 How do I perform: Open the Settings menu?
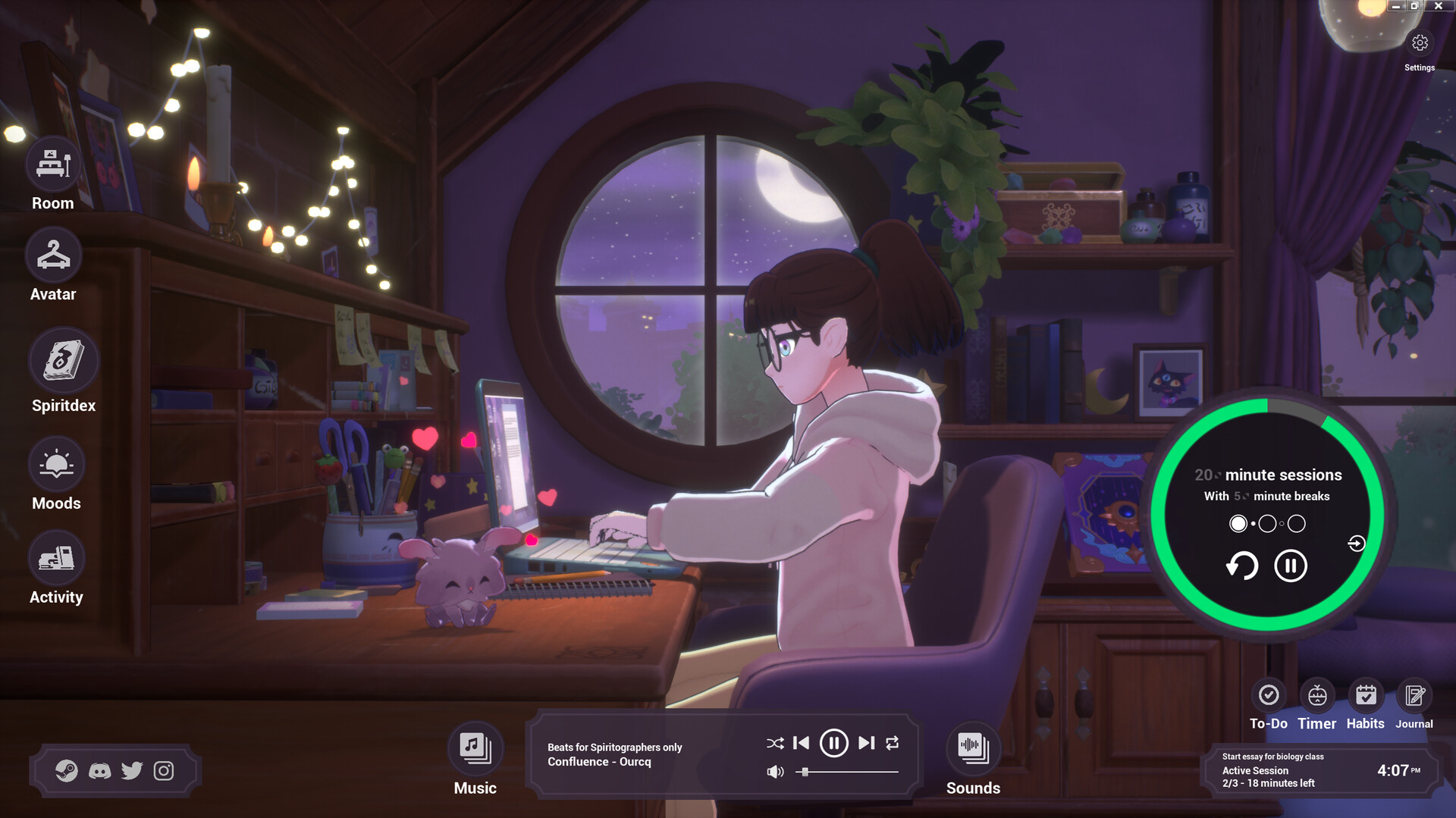1420,43
